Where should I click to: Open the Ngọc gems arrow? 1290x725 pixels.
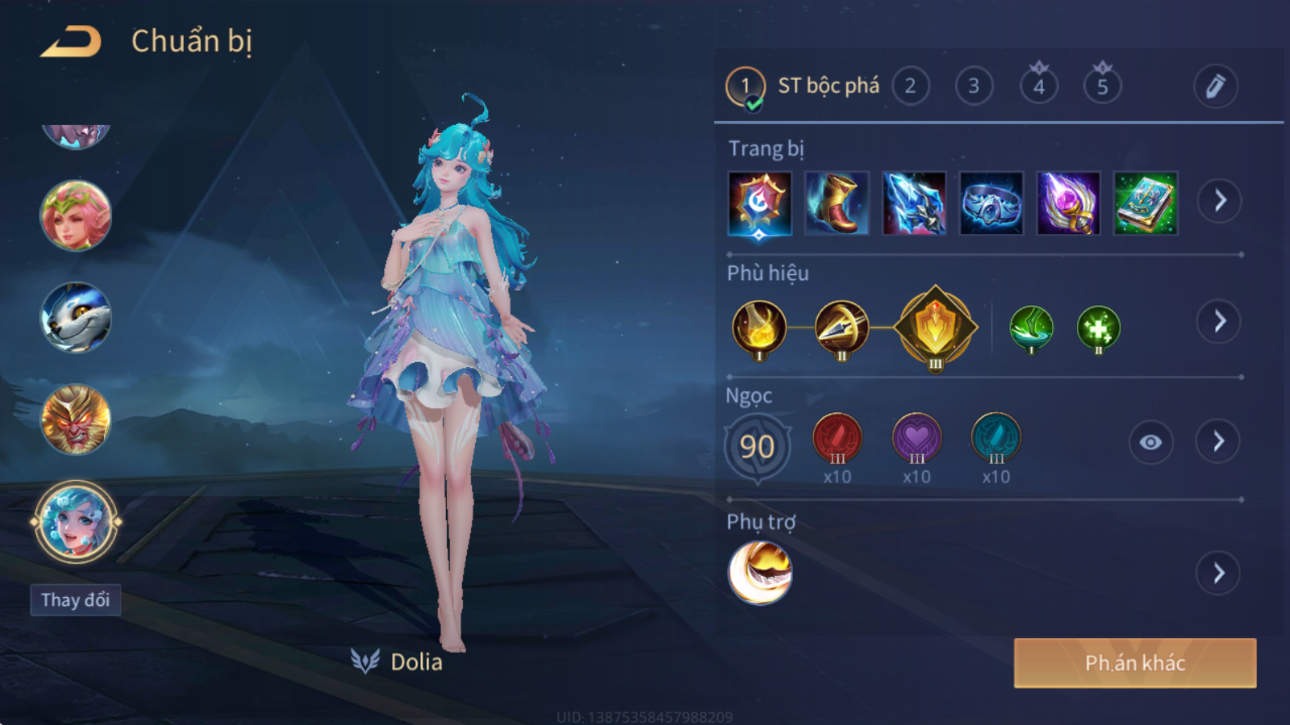(1218, 441)
